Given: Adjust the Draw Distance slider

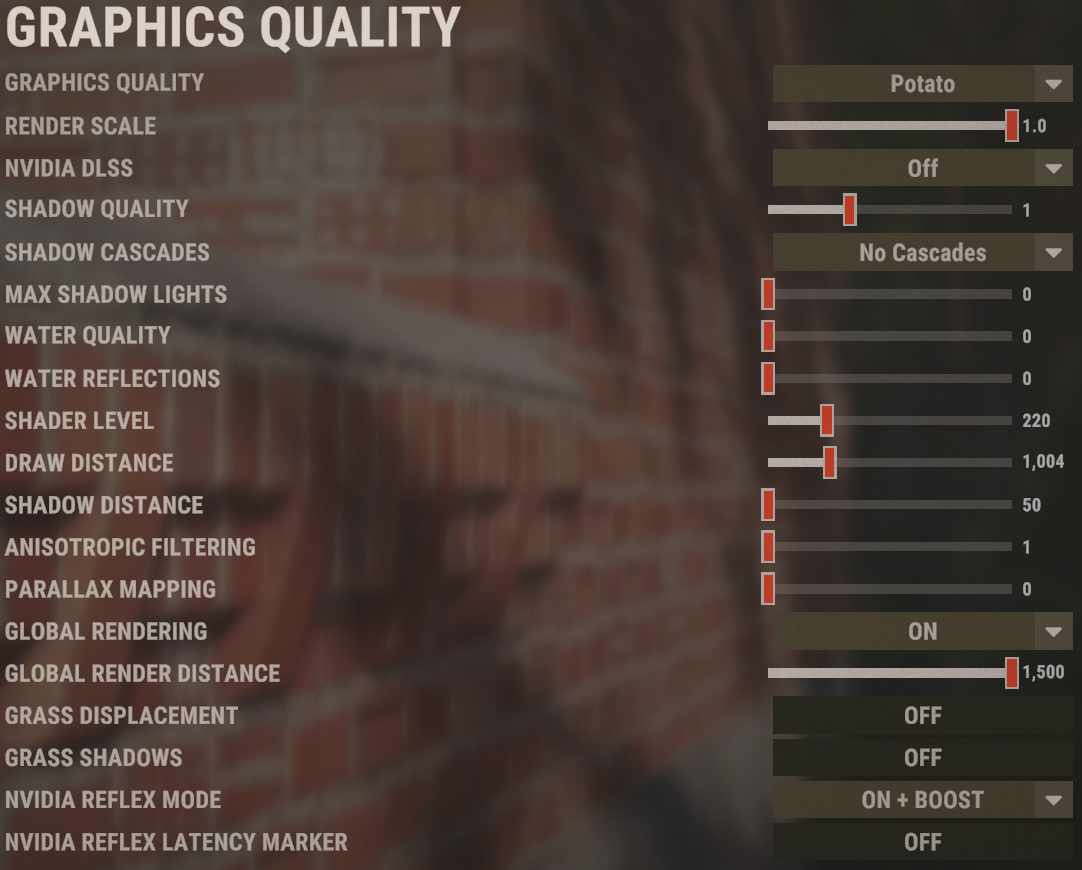Looking at the screenshot, I should [830, 463].
